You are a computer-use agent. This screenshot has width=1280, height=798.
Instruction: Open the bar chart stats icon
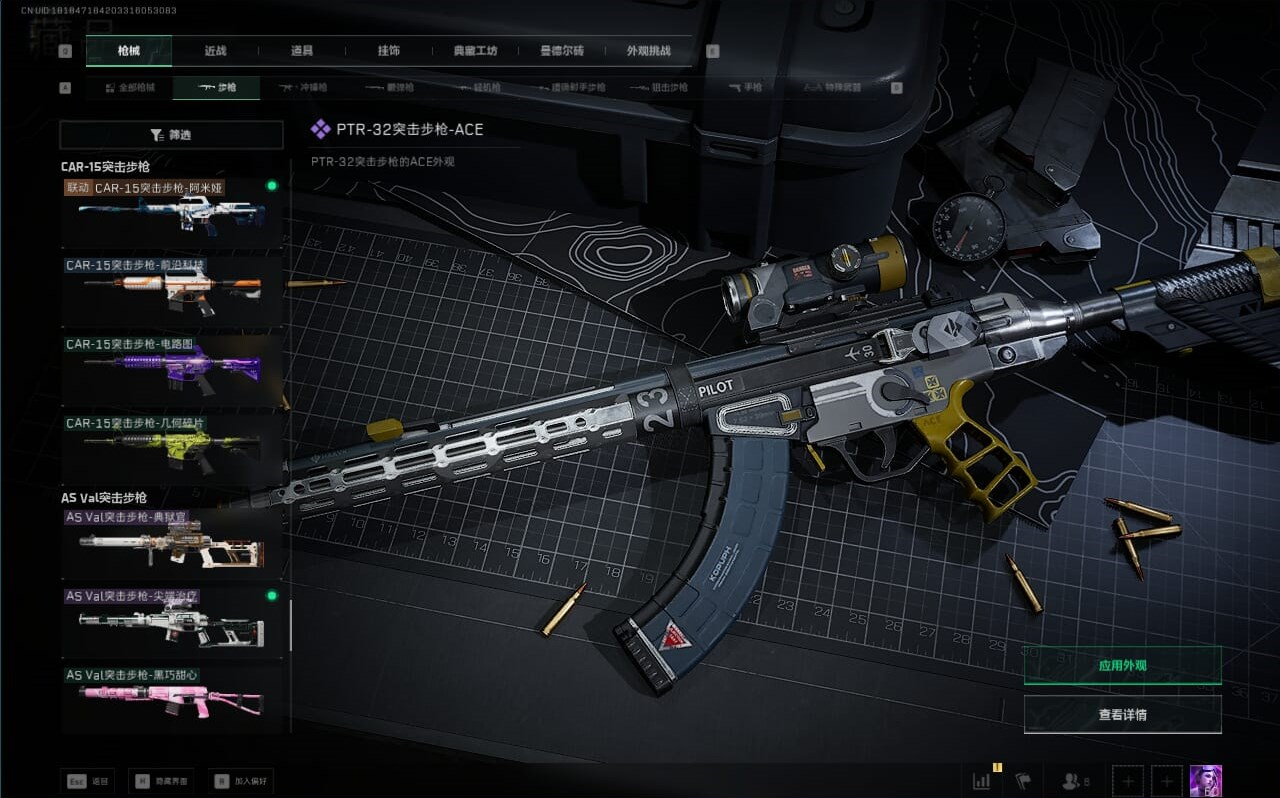981,780
